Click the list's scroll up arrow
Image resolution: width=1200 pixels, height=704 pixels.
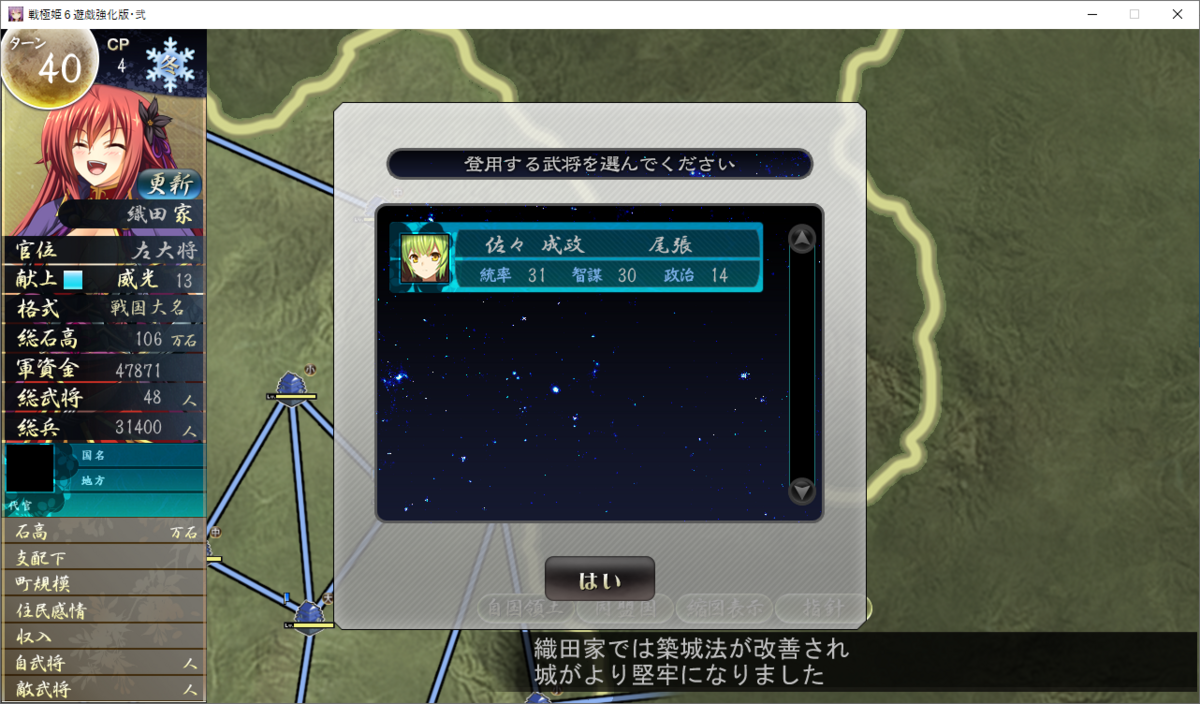(x=802, y=239)
